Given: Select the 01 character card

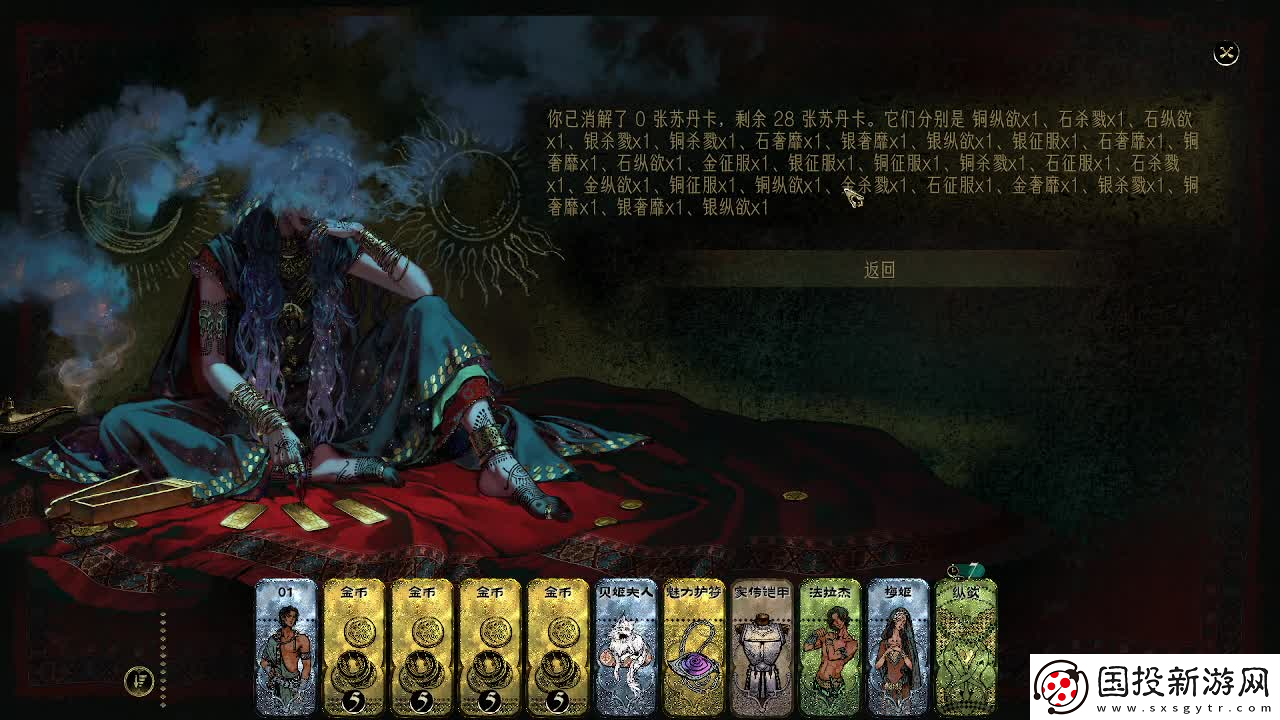Looking at the screenshot, I should coord(286,647).
